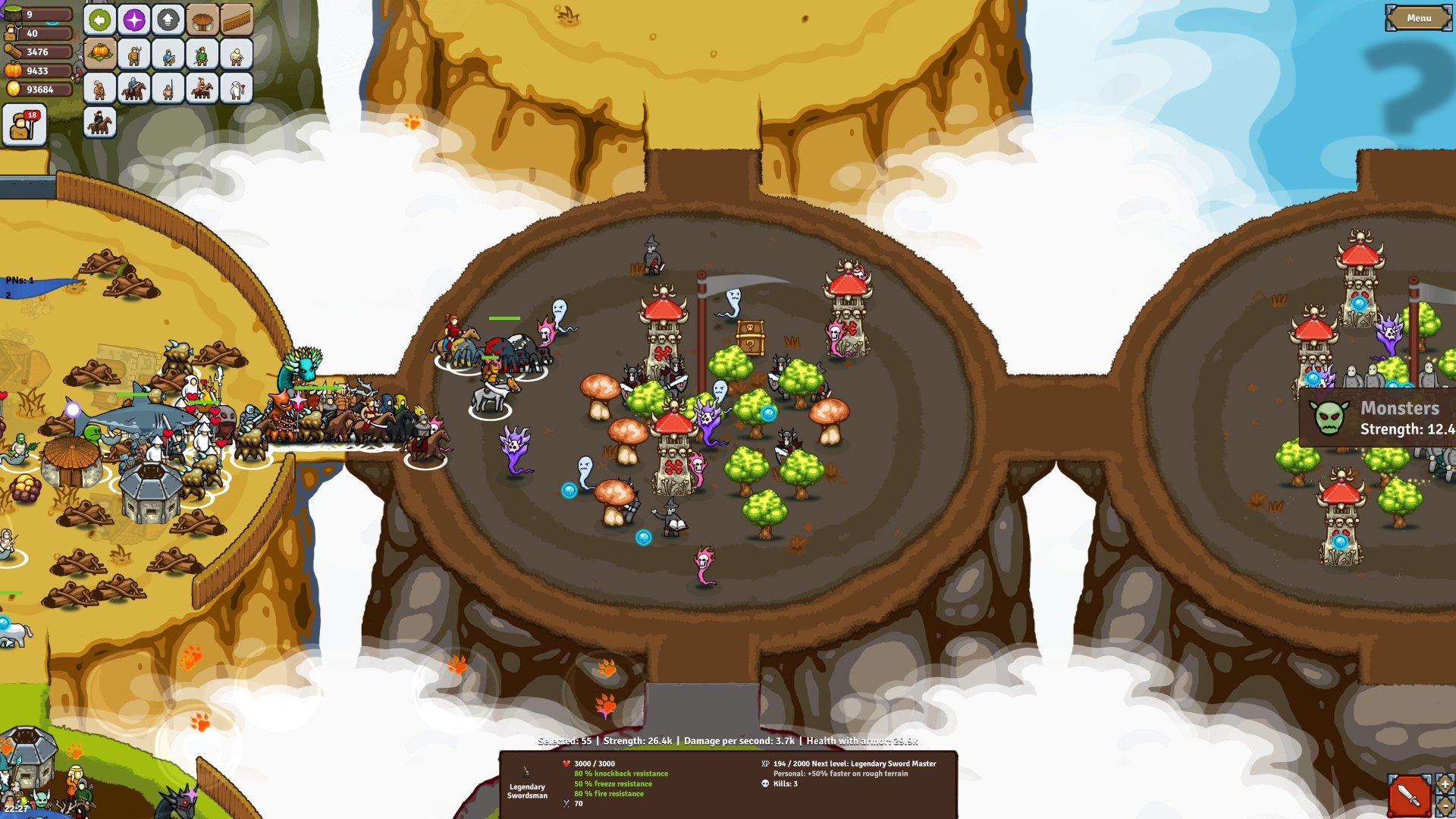The height and width of the screenshot is (819, 1456).
Task: Open the purple magic powers icon
Action: 133,19
